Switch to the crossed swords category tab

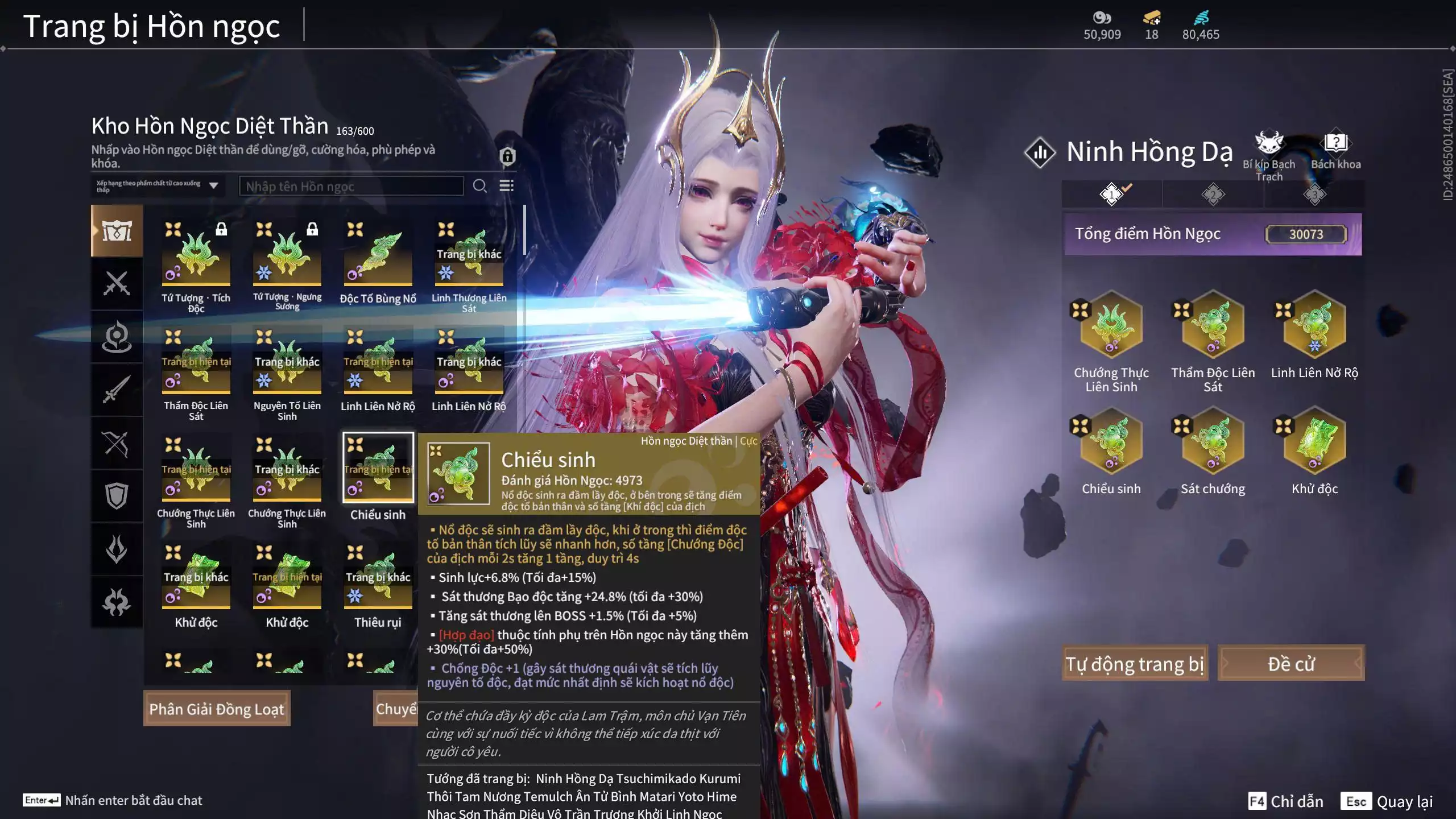click(x=117, y=283)
